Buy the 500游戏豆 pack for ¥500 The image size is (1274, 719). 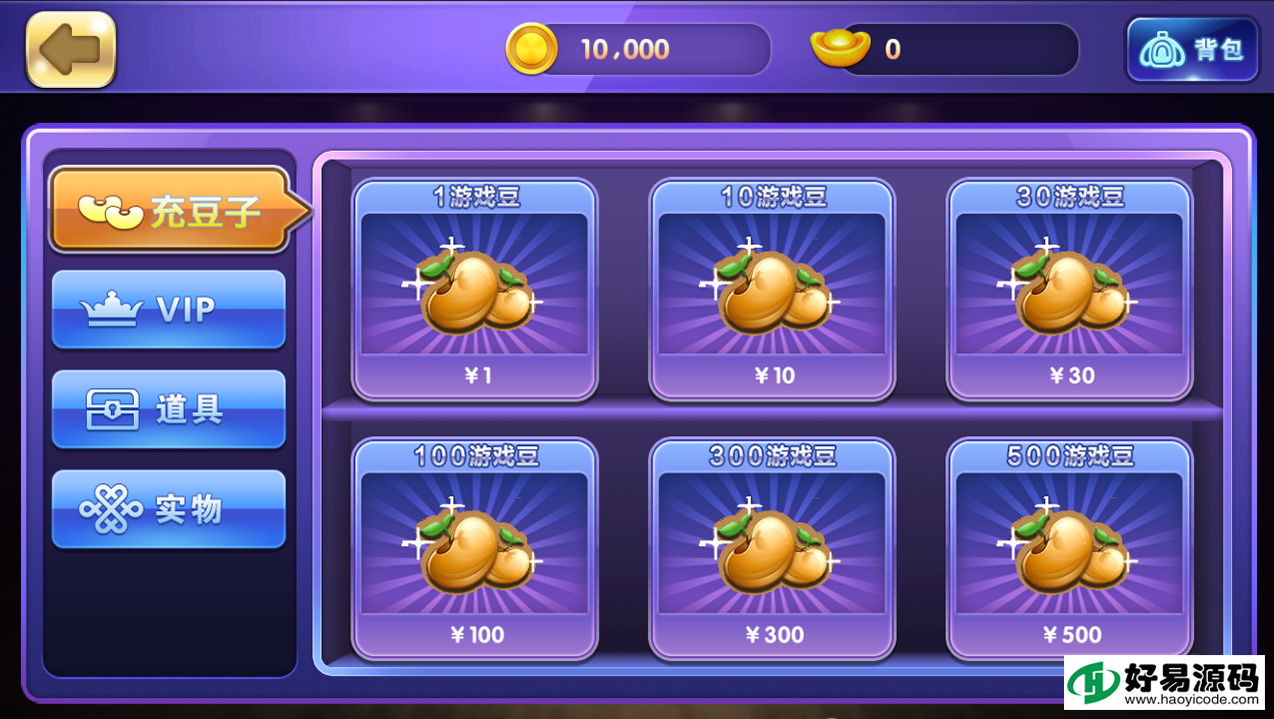[1070, 548]
